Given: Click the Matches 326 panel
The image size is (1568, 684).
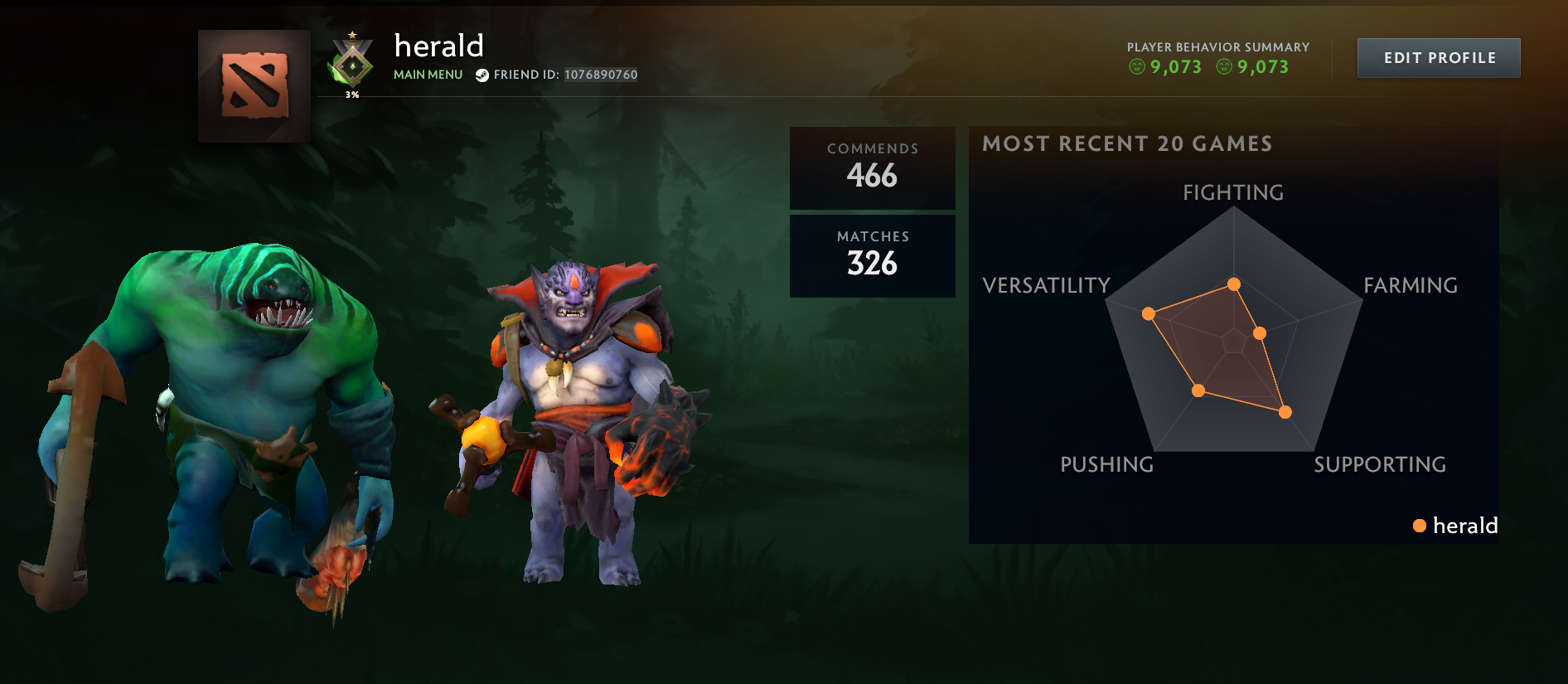Looking at the screenshot, I should click(872, 255).
